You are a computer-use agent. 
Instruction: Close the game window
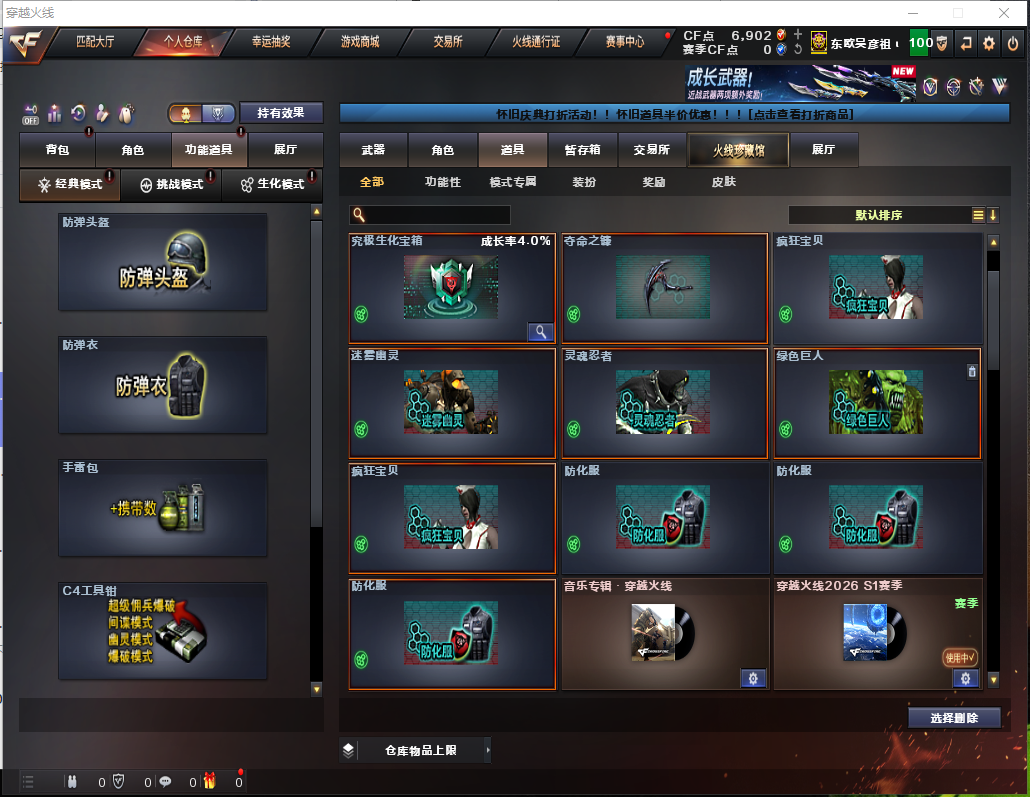[1003, 12]
